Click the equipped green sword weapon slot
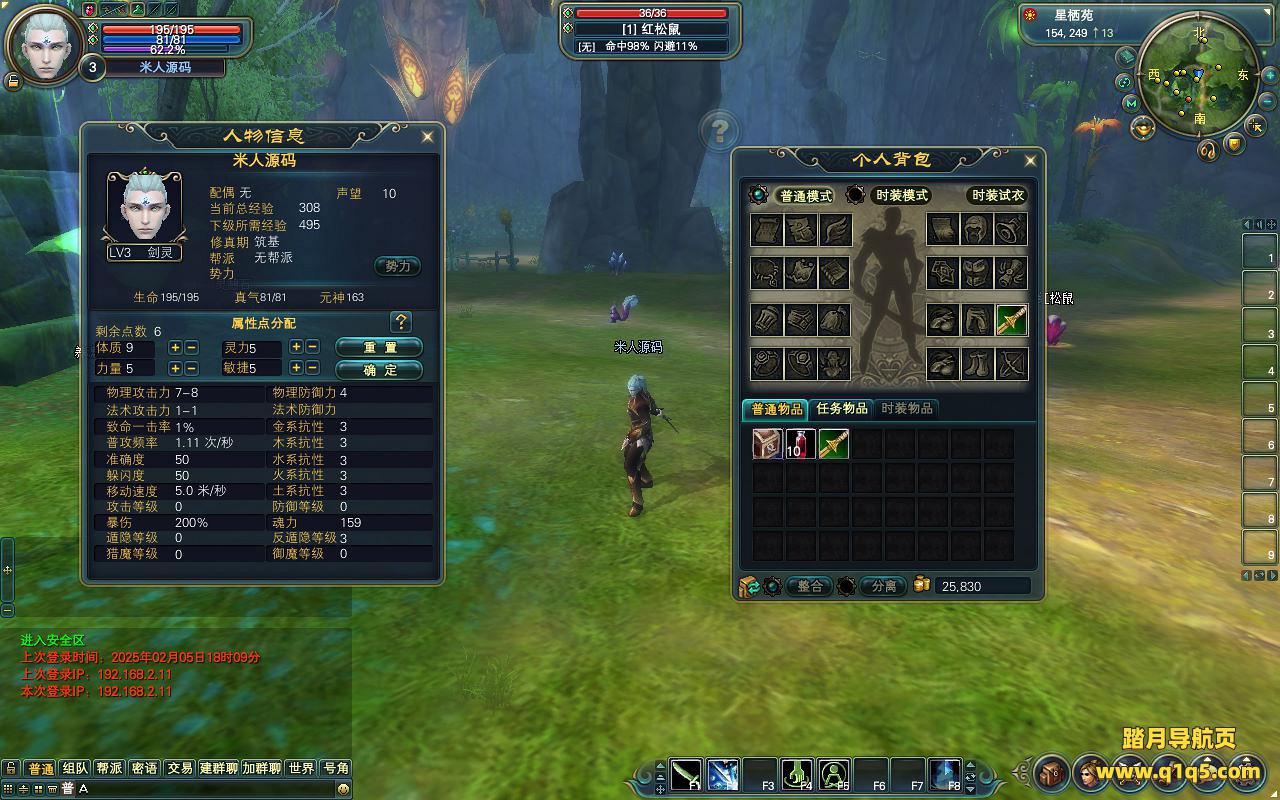Viewport: 1280px width, 800px height. point(1012,320)
